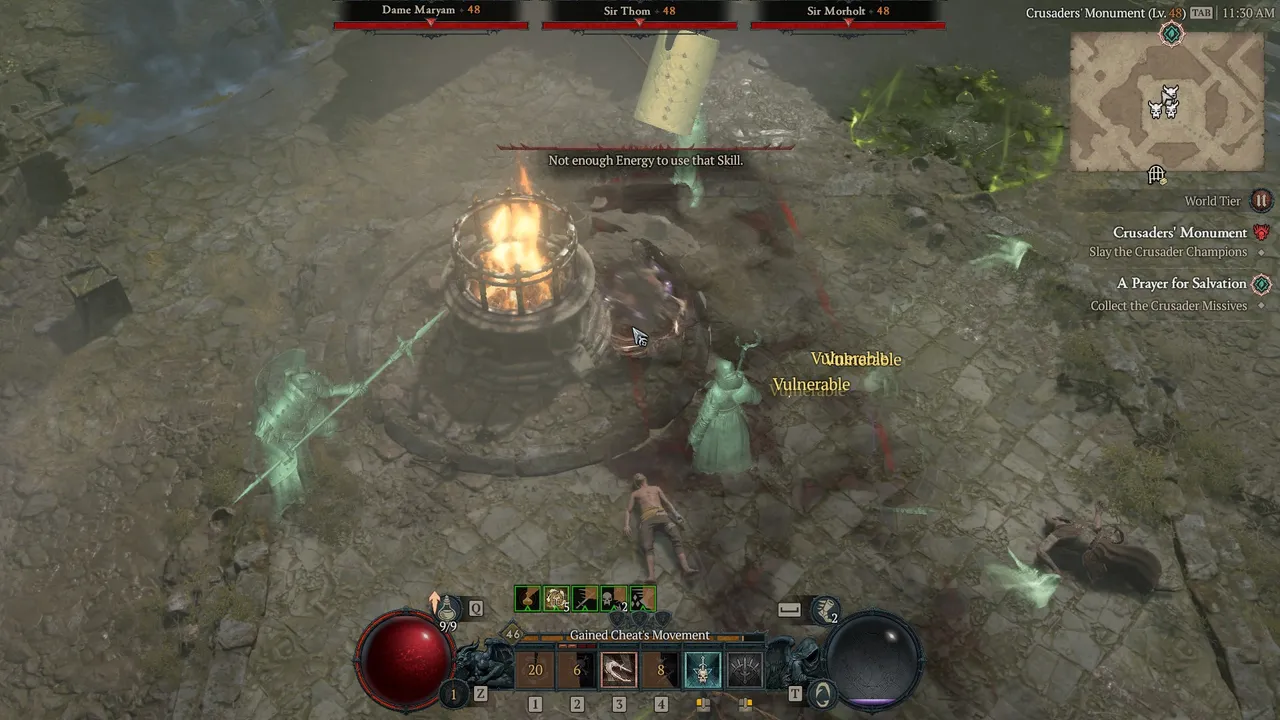Screen dimensions: 1280x720
Task: Select the A Prayer for Salvation quest
Action: [1181, 284]
